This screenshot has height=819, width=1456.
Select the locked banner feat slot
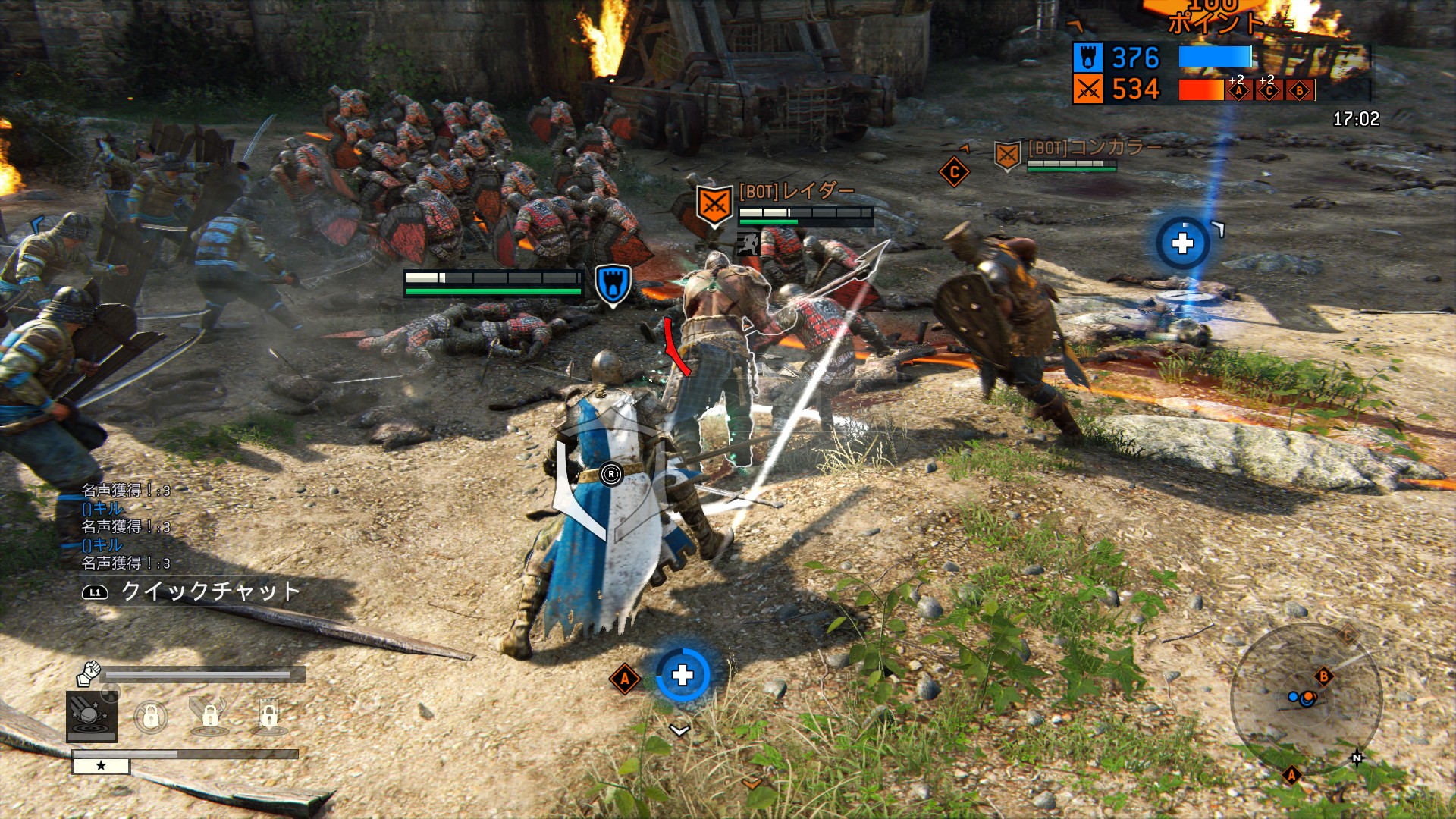[269, 716]
